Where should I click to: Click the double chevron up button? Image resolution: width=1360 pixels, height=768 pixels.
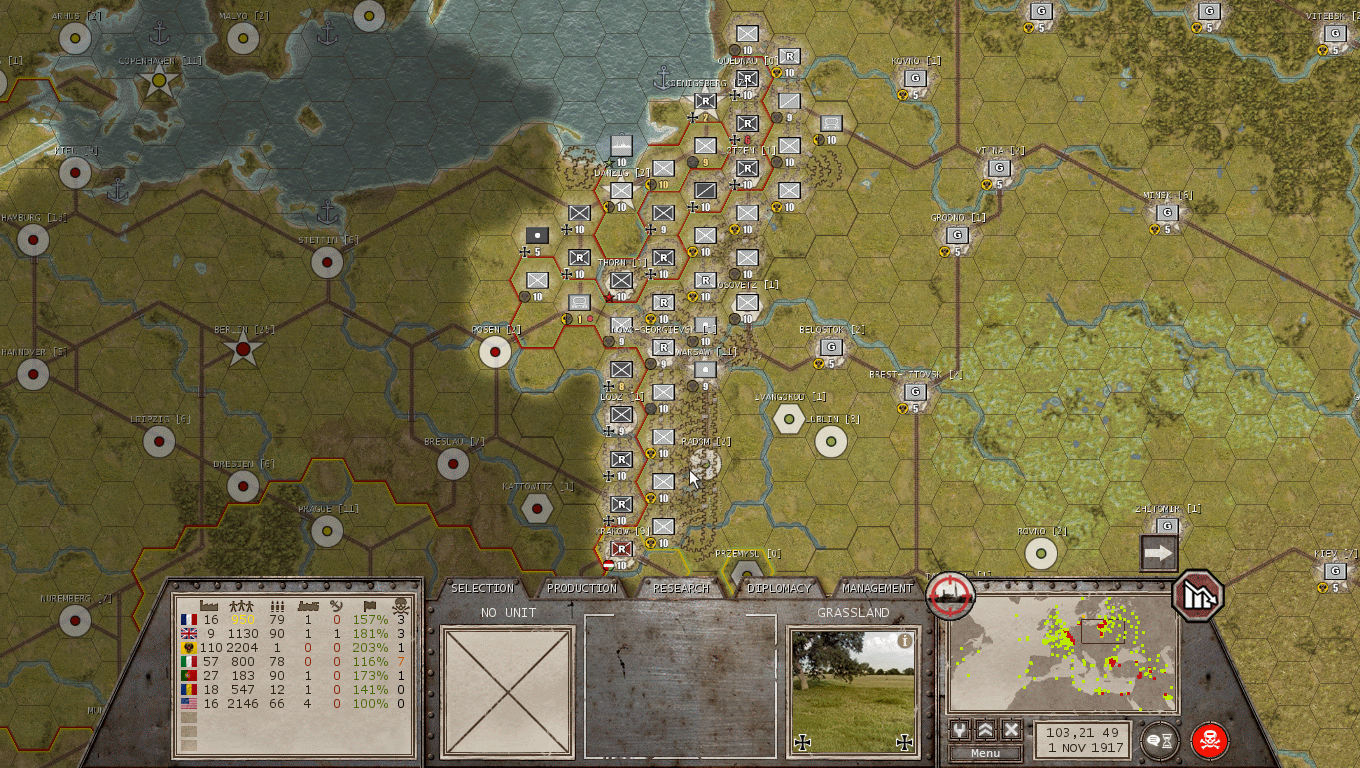985,730
